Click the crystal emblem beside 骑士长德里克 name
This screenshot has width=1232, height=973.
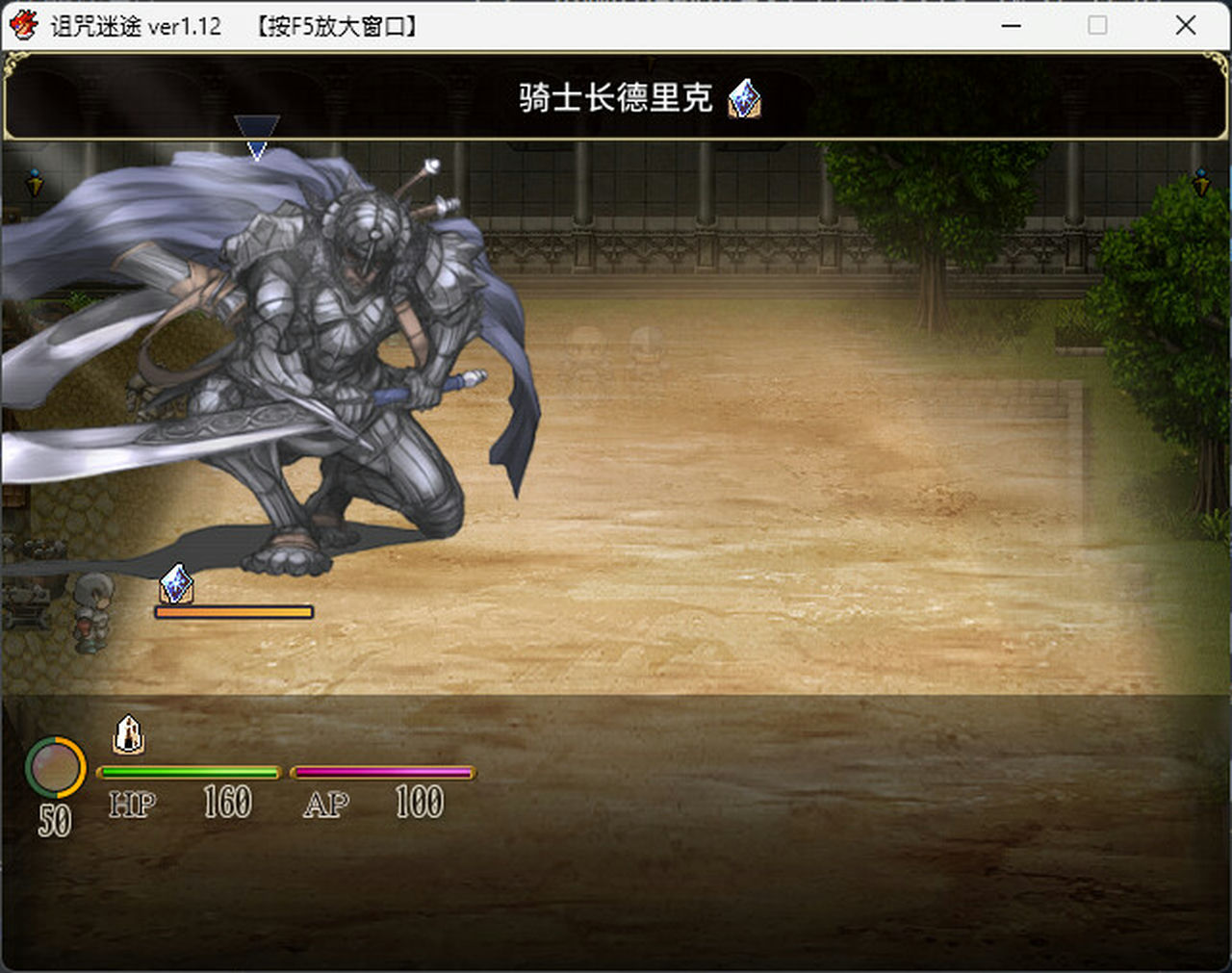743,96
